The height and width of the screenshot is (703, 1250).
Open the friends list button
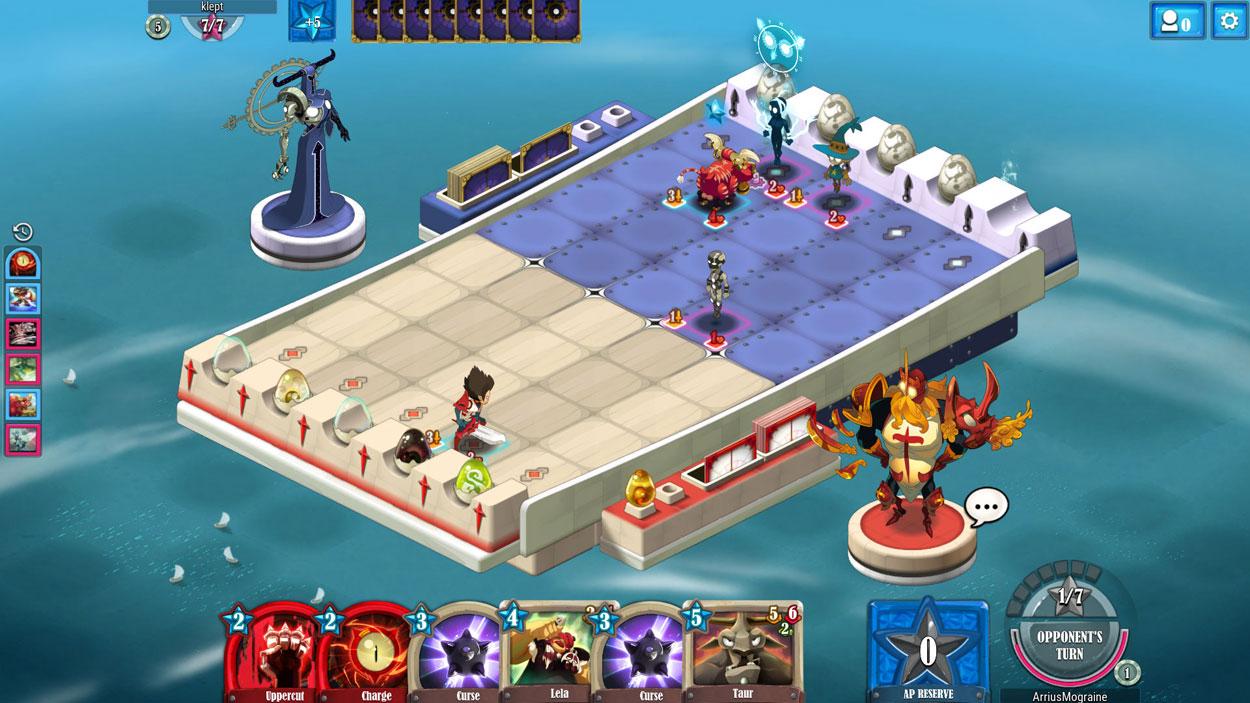pos(1177,21)
